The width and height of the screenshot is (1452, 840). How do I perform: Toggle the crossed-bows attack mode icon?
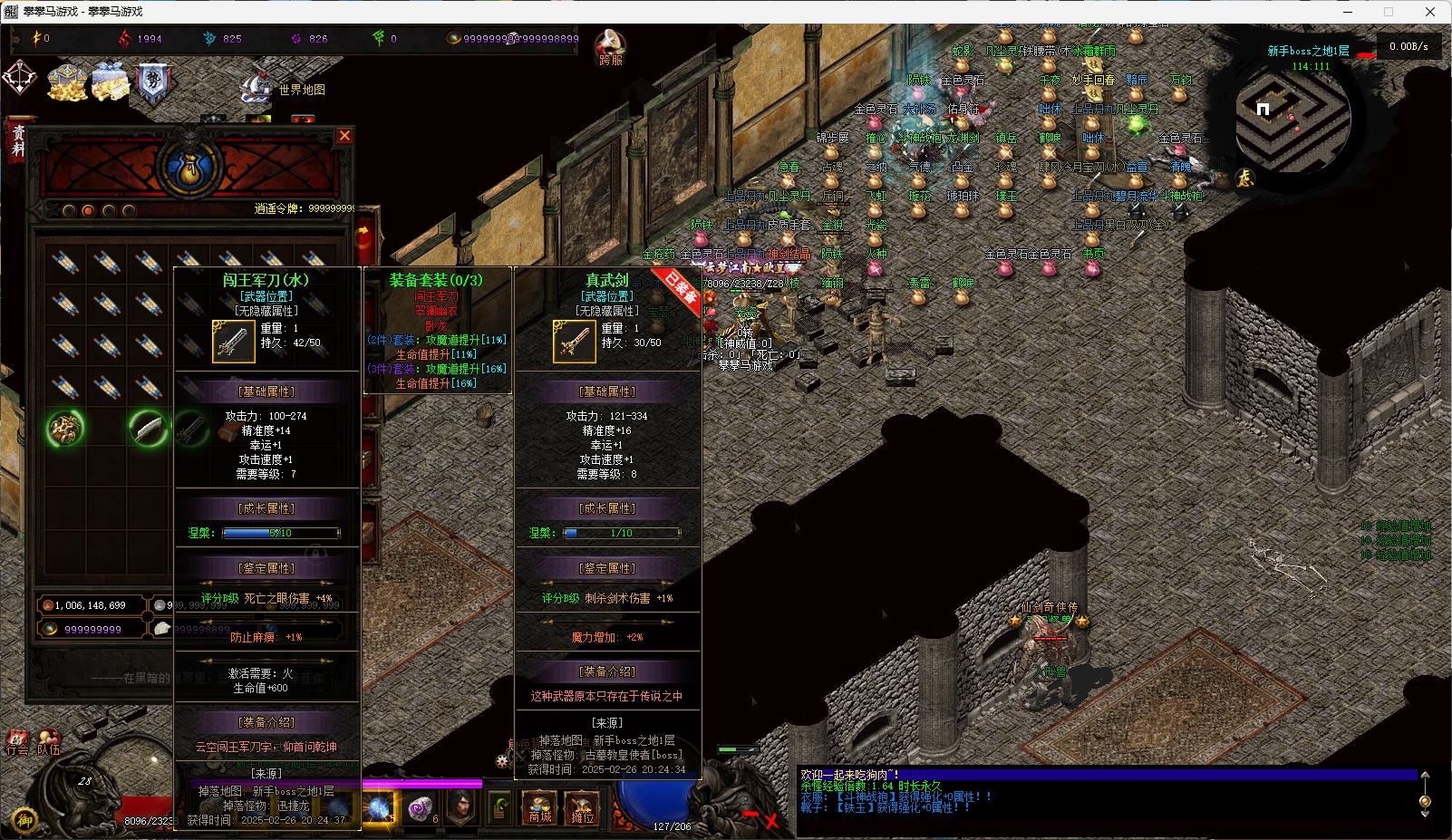click(20, 79)
